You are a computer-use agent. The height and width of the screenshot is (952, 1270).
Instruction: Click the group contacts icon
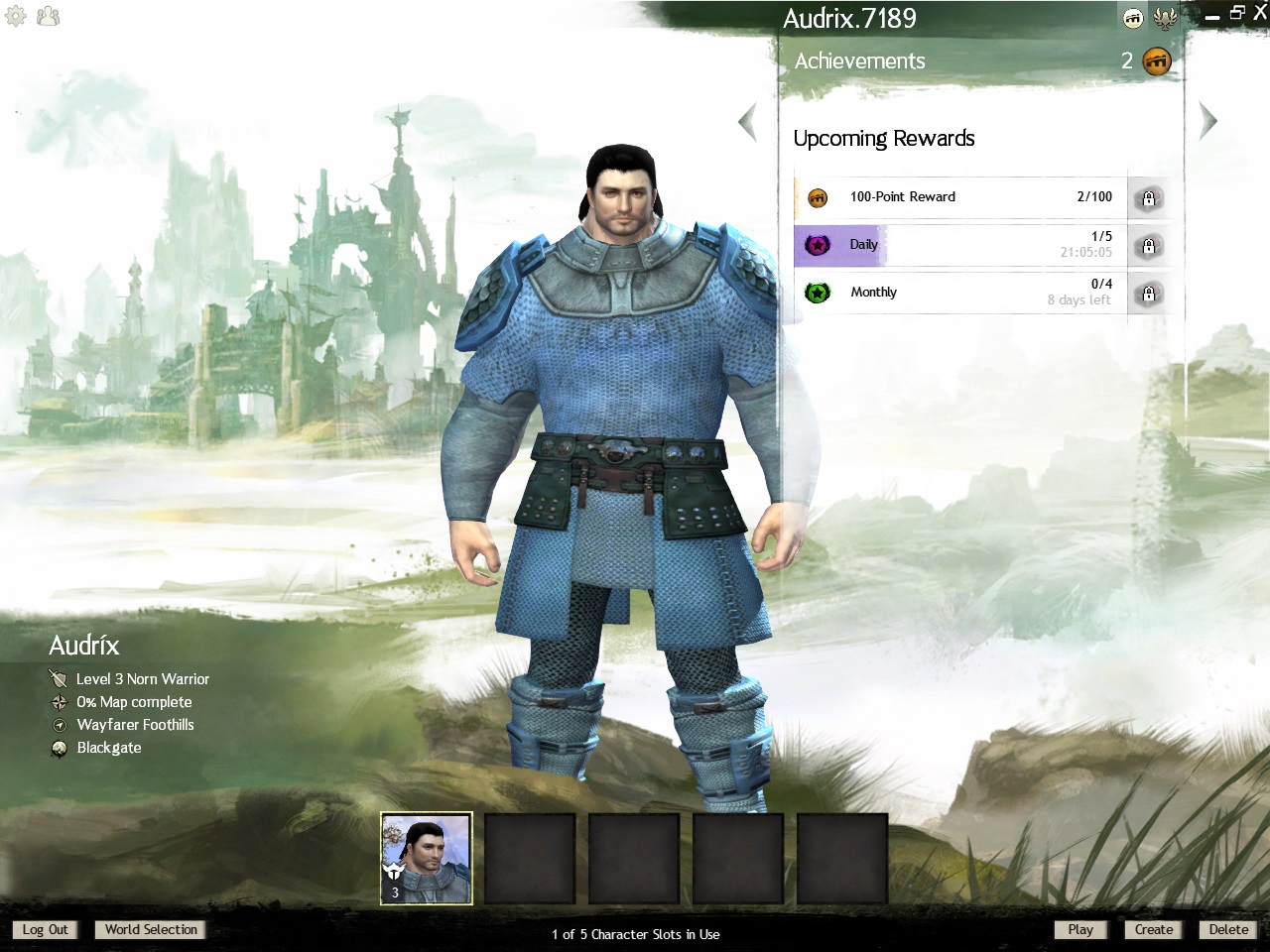click(x=48, y=16)
